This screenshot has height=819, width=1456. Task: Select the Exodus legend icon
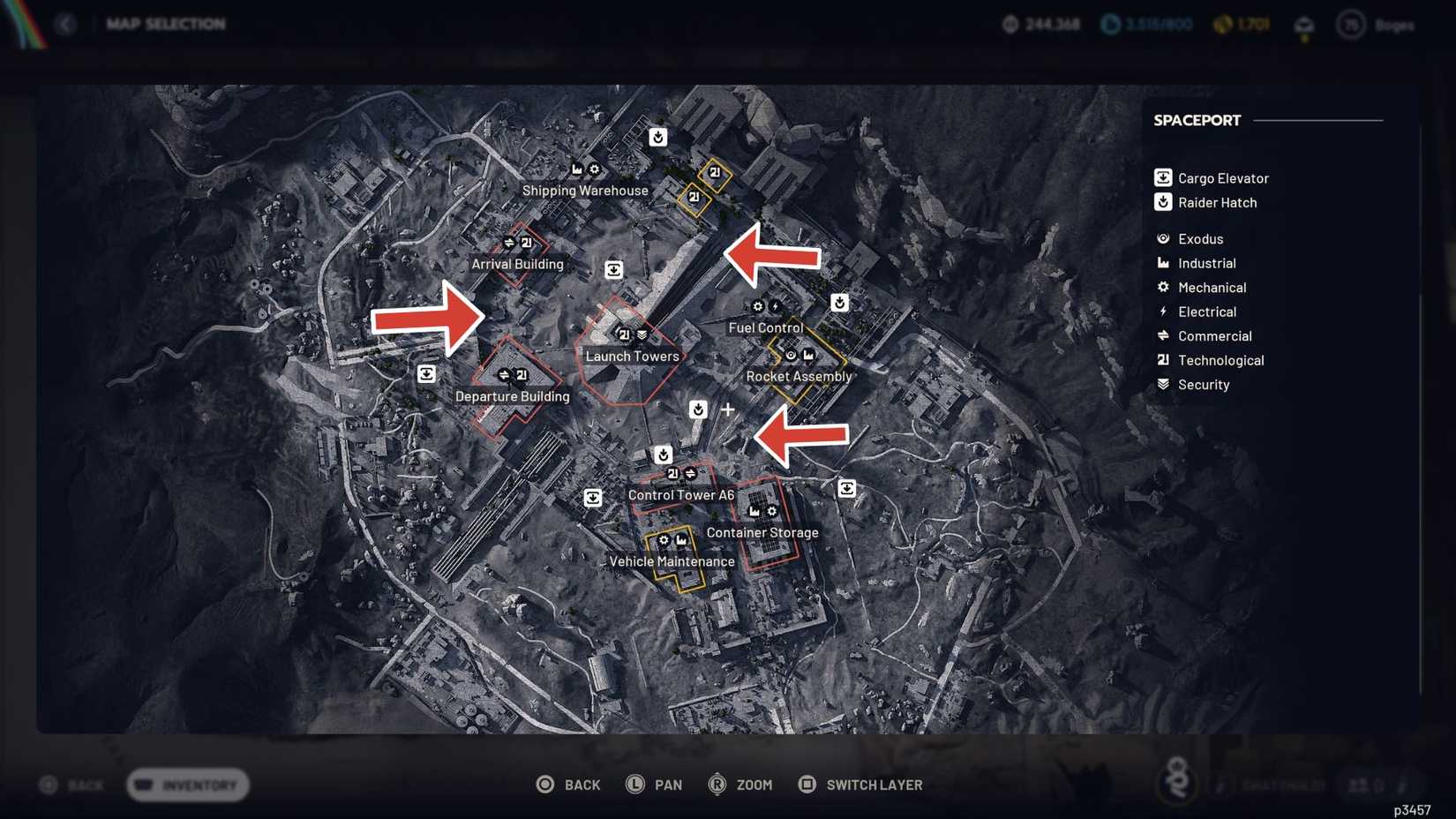click(1162, 238)
